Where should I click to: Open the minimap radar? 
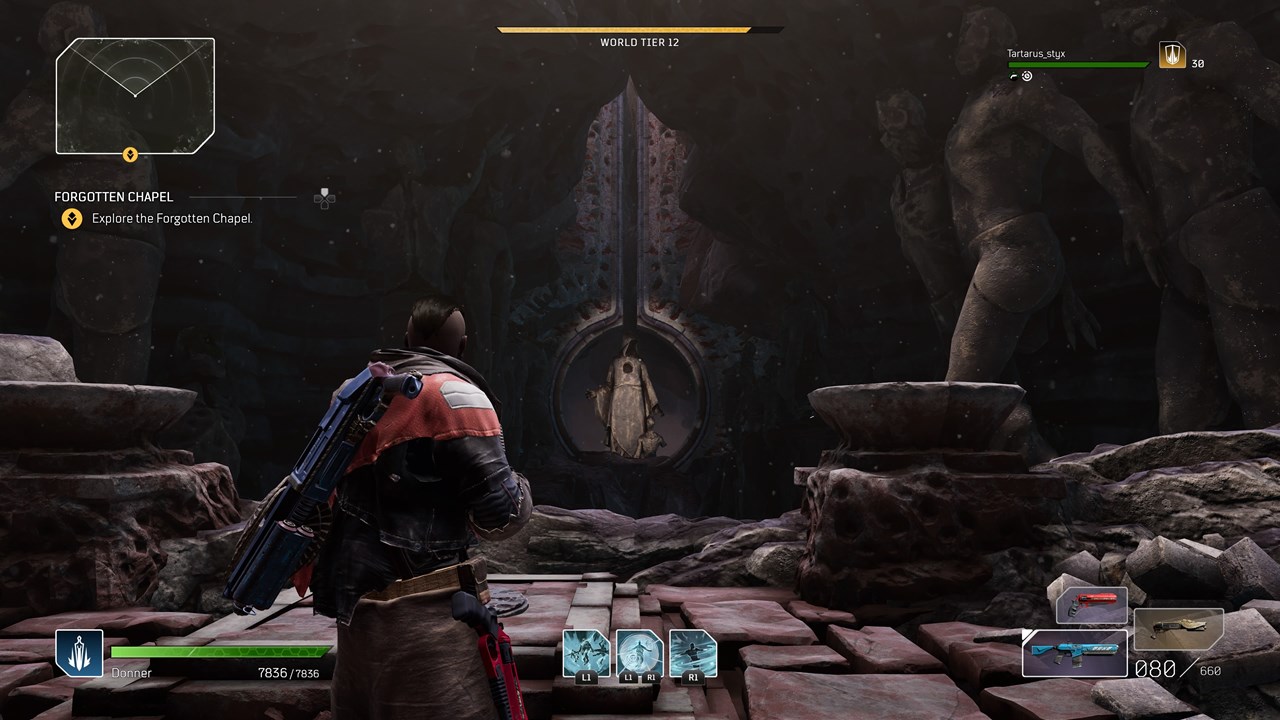[x=135, y=95]
